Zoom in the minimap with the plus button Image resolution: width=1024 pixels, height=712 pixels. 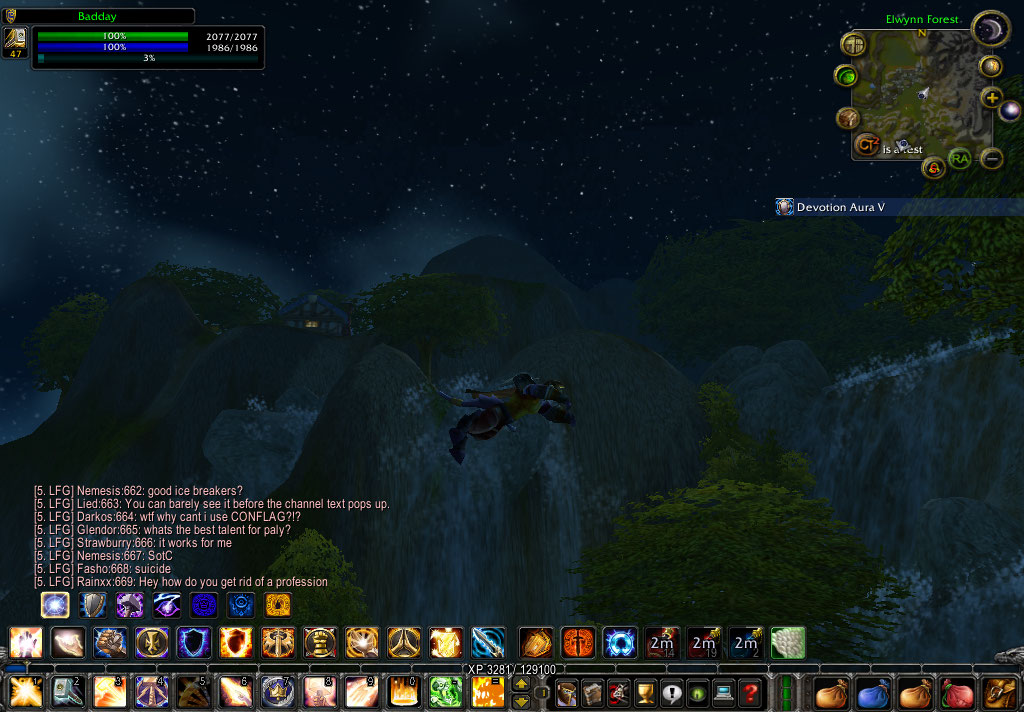click(x=991, y=98)
